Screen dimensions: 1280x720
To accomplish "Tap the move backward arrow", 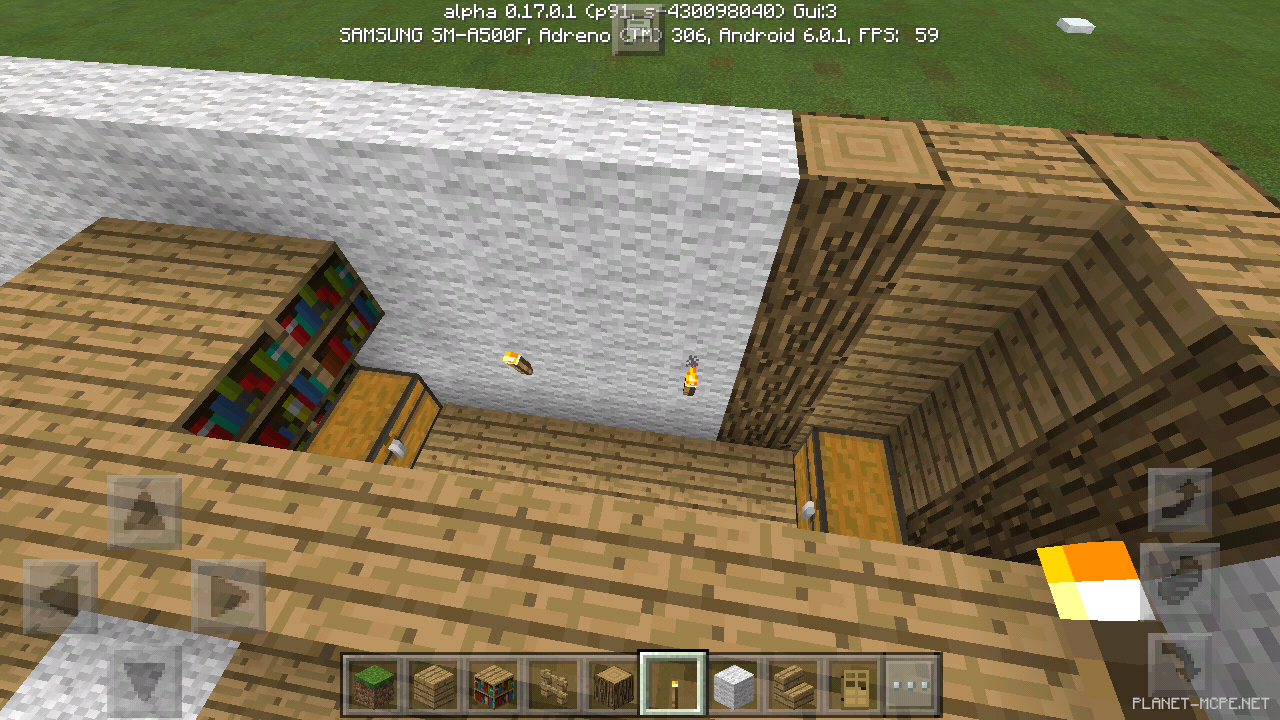I will (145, 682).
